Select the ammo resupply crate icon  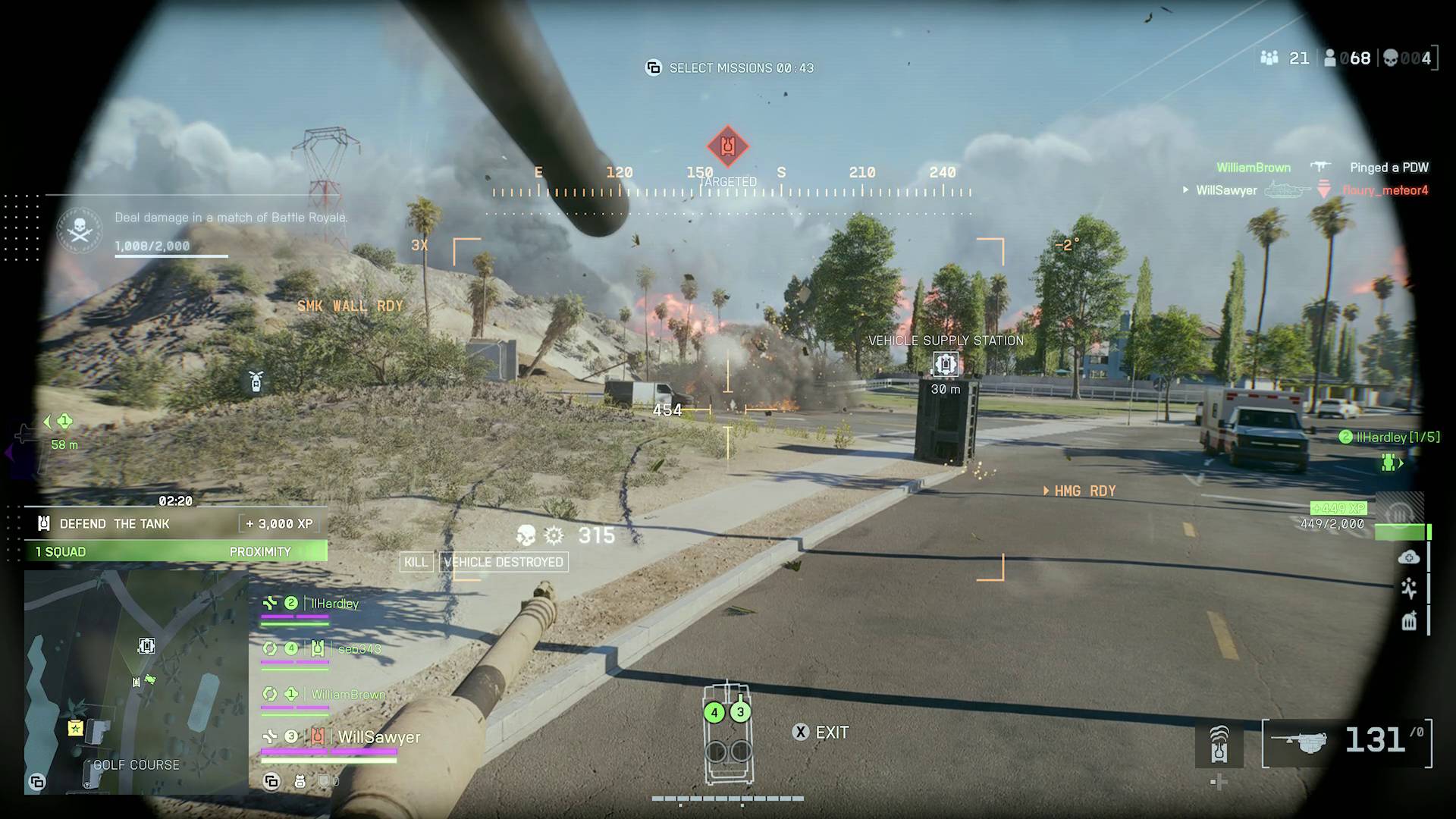click(x=1408, y=622)
